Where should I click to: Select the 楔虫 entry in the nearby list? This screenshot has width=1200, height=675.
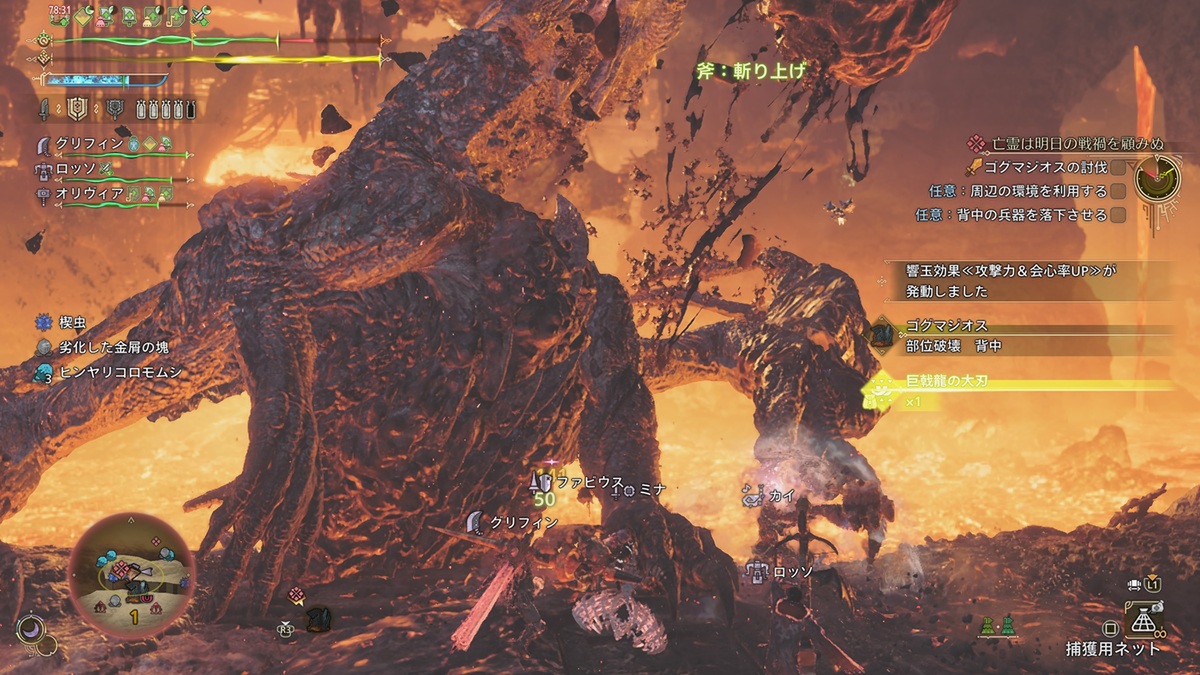[x=68, y=322]
